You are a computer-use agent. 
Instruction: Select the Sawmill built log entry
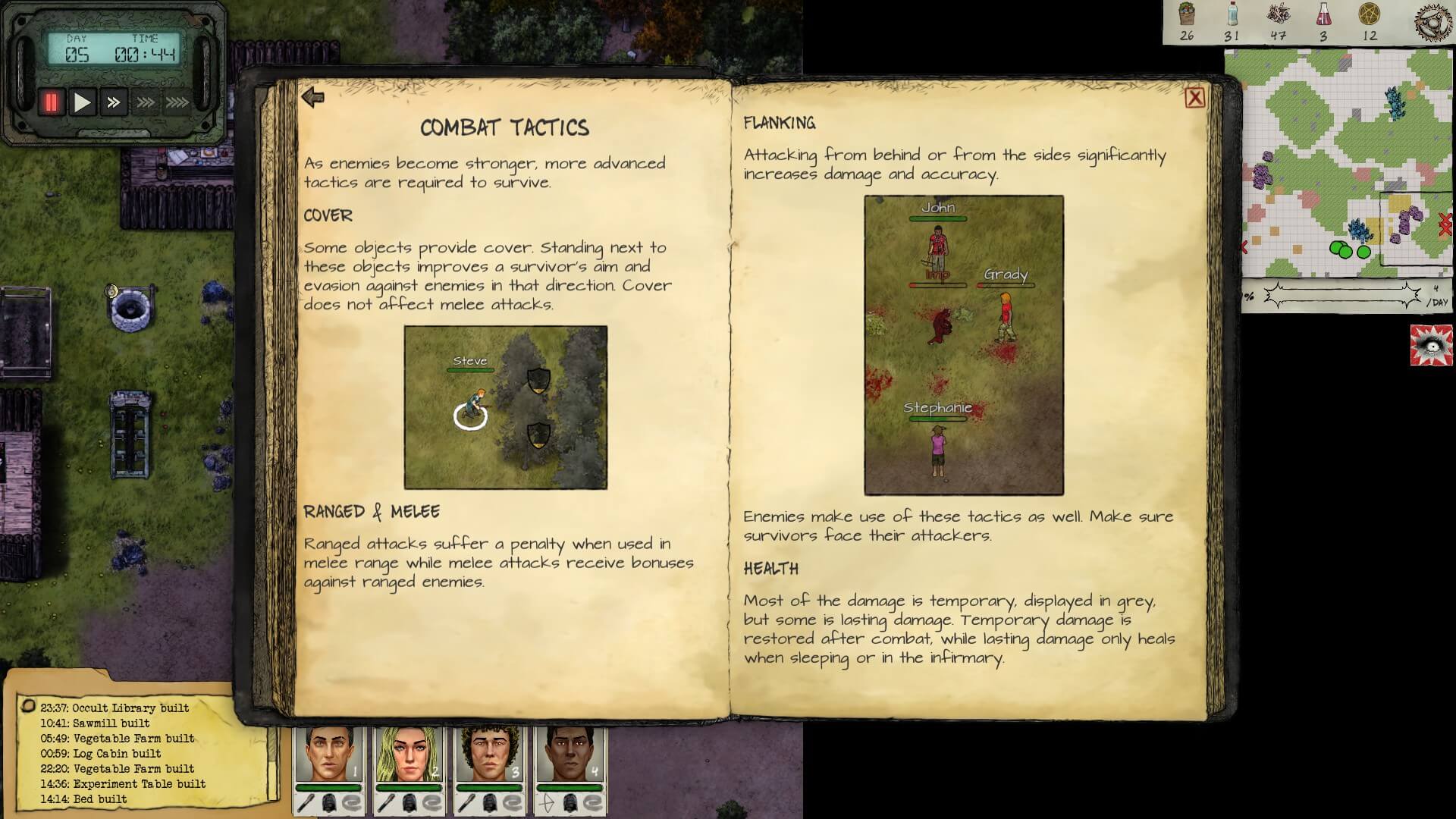pos(95,723)
